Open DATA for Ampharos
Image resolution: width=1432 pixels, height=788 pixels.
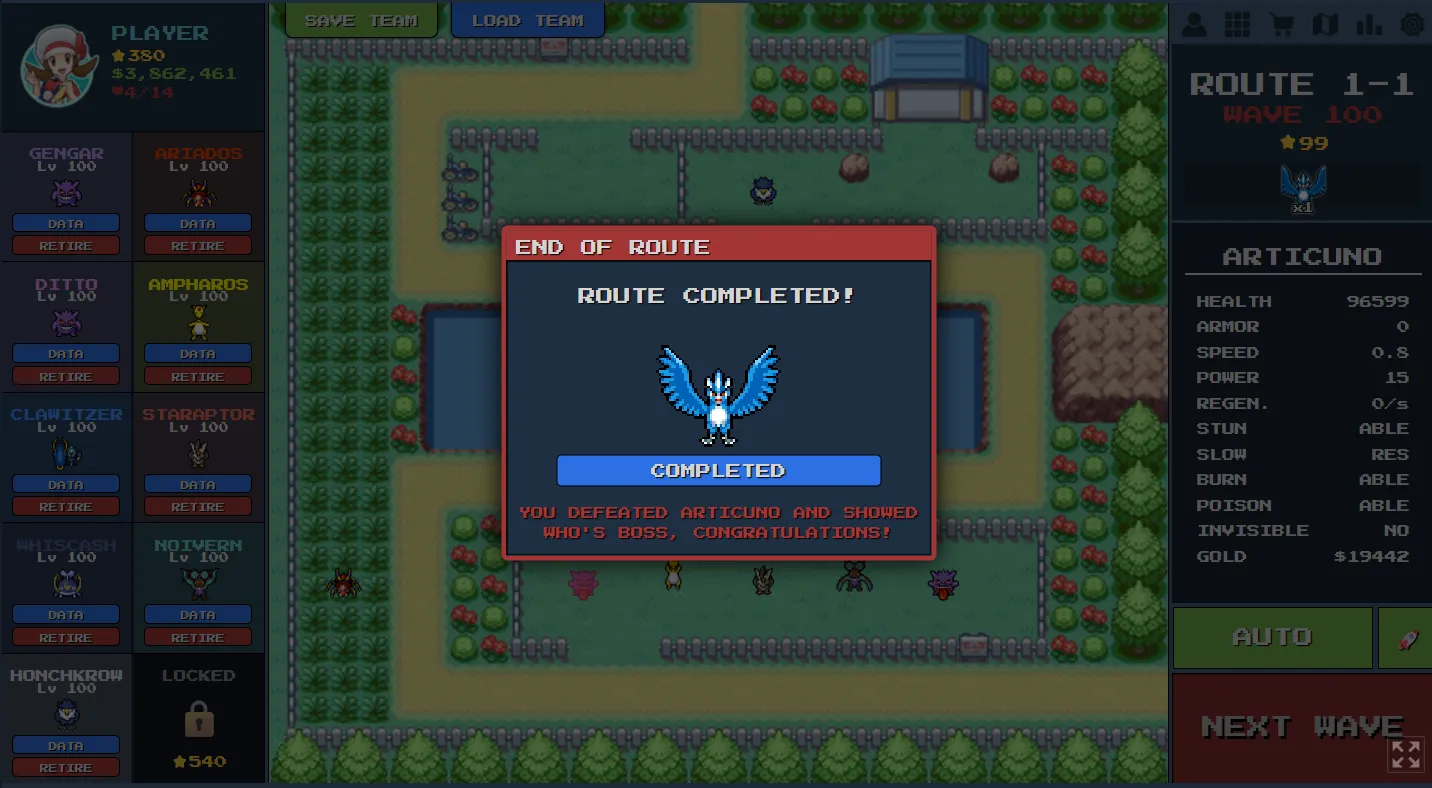197,354
